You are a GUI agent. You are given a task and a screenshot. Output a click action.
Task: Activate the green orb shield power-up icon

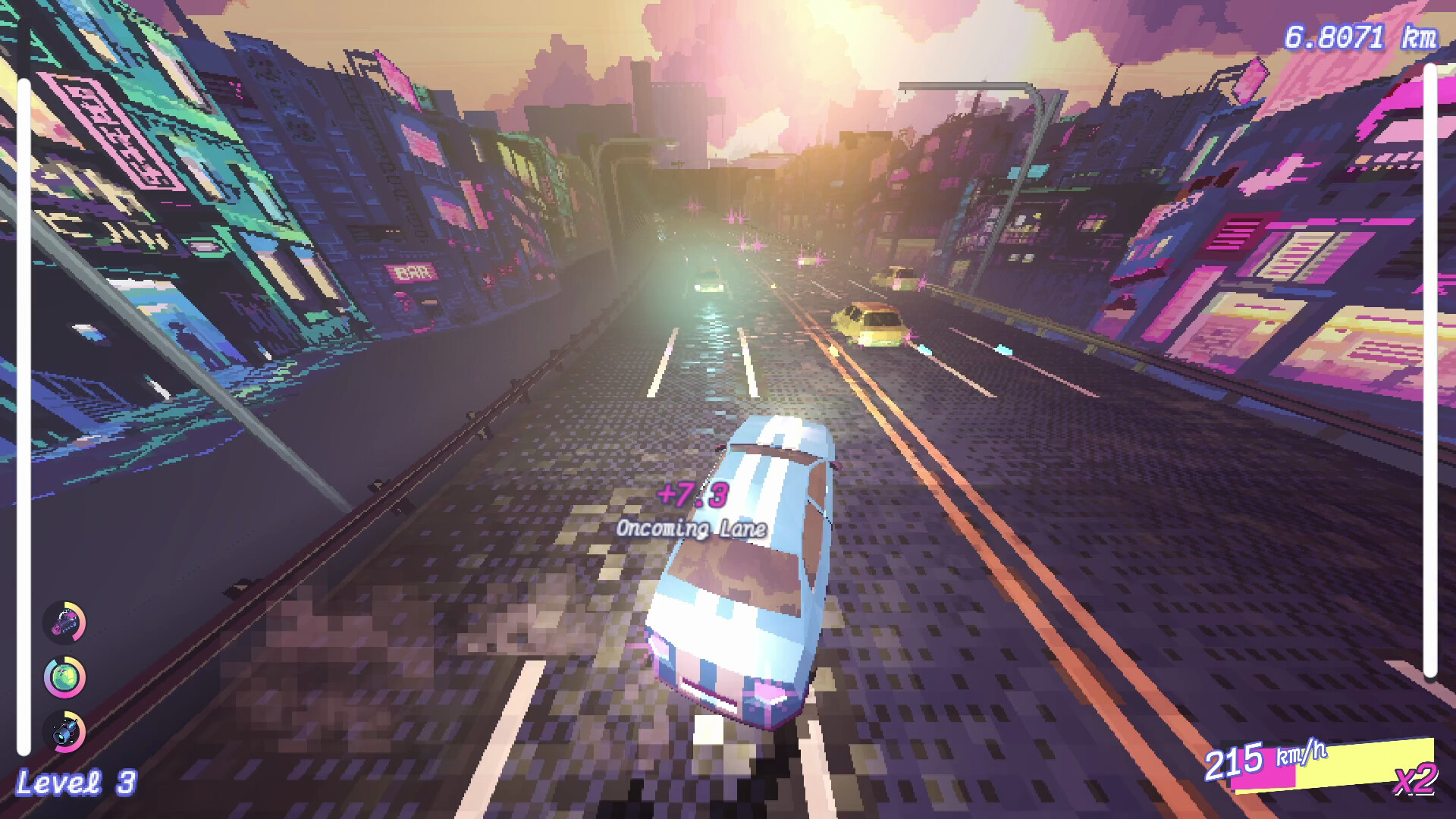click(x=64, y=679)
